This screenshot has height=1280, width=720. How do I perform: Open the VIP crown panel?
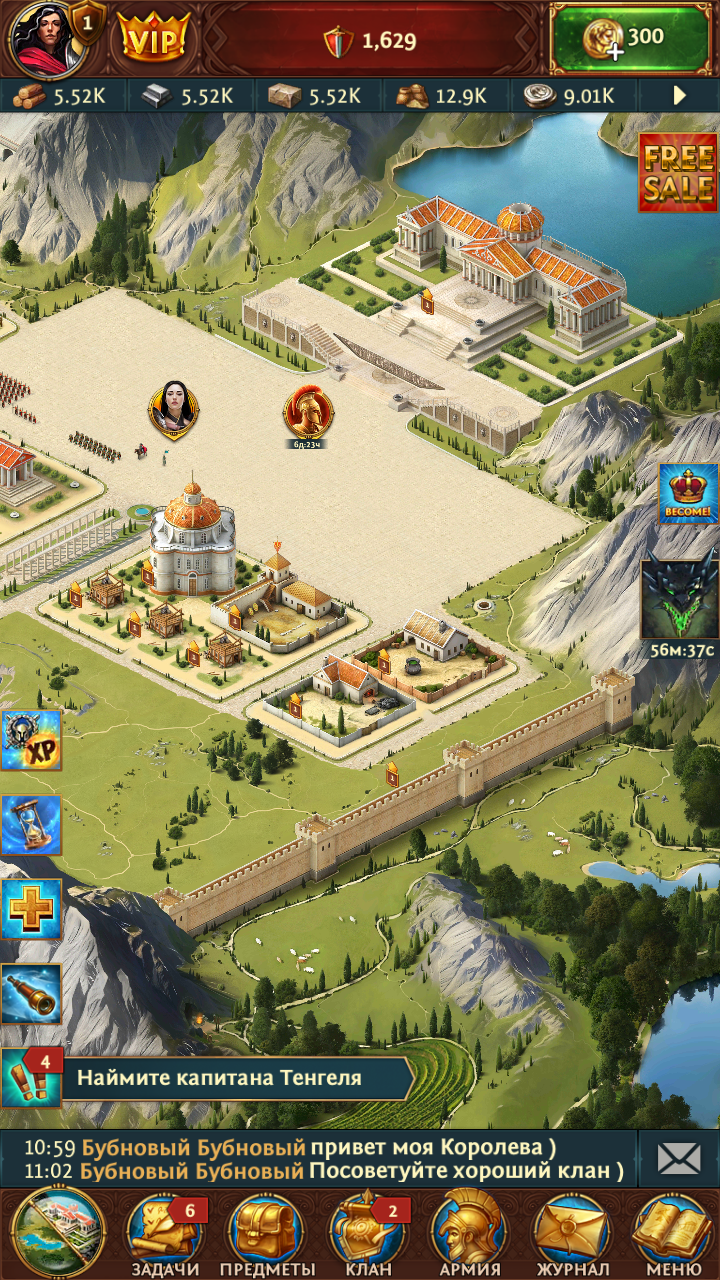(x=153, y=38)
